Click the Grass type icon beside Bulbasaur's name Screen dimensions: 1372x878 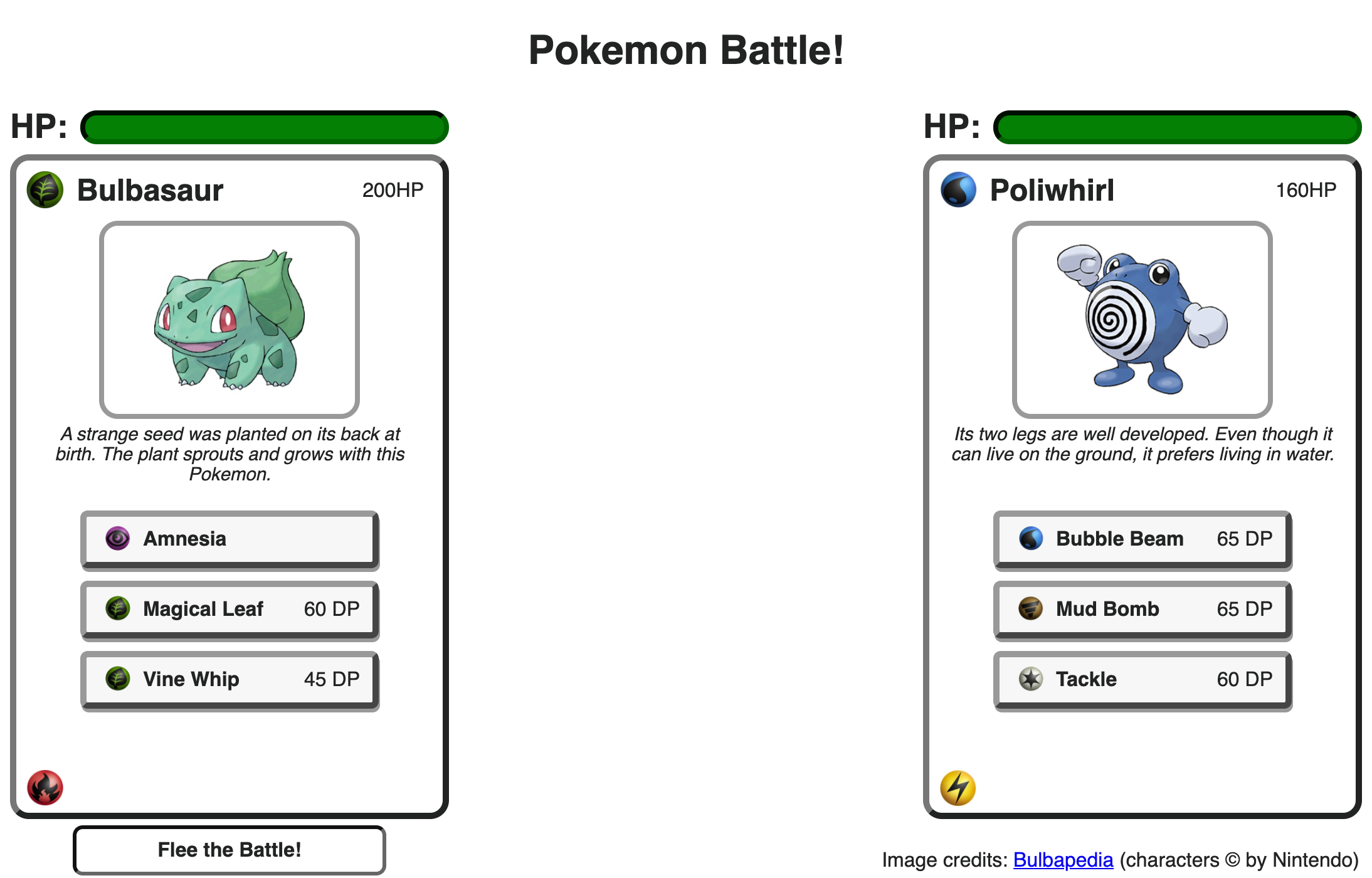44,190
